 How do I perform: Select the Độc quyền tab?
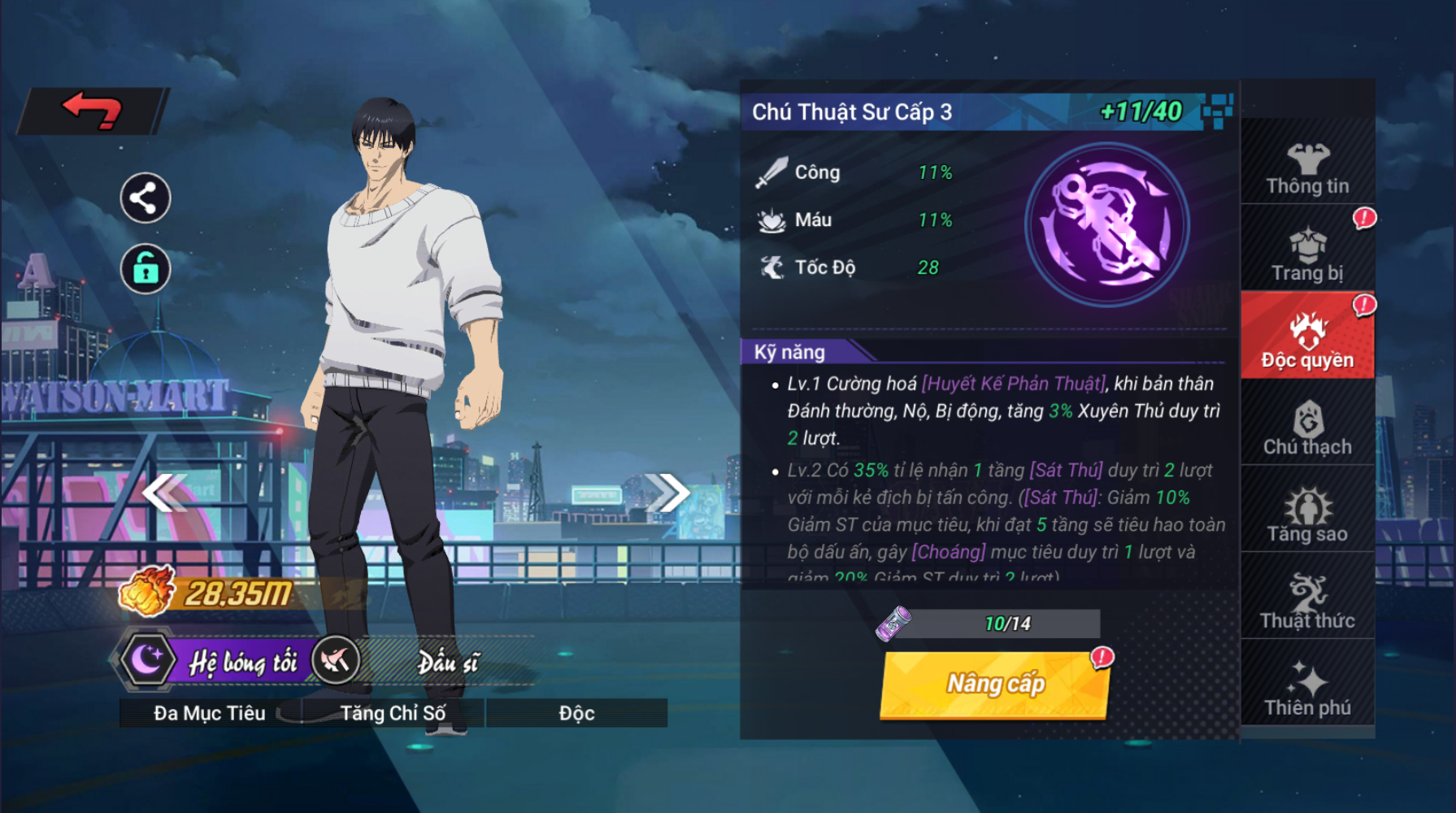pyautogui.click(x=1307, y=340)
